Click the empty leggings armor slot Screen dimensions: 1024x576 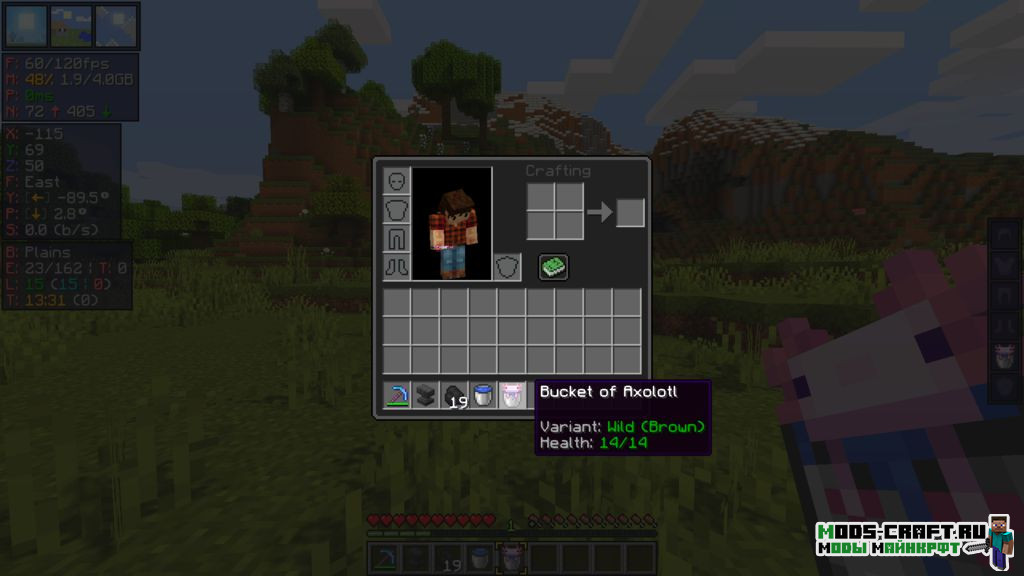point(397,238)
